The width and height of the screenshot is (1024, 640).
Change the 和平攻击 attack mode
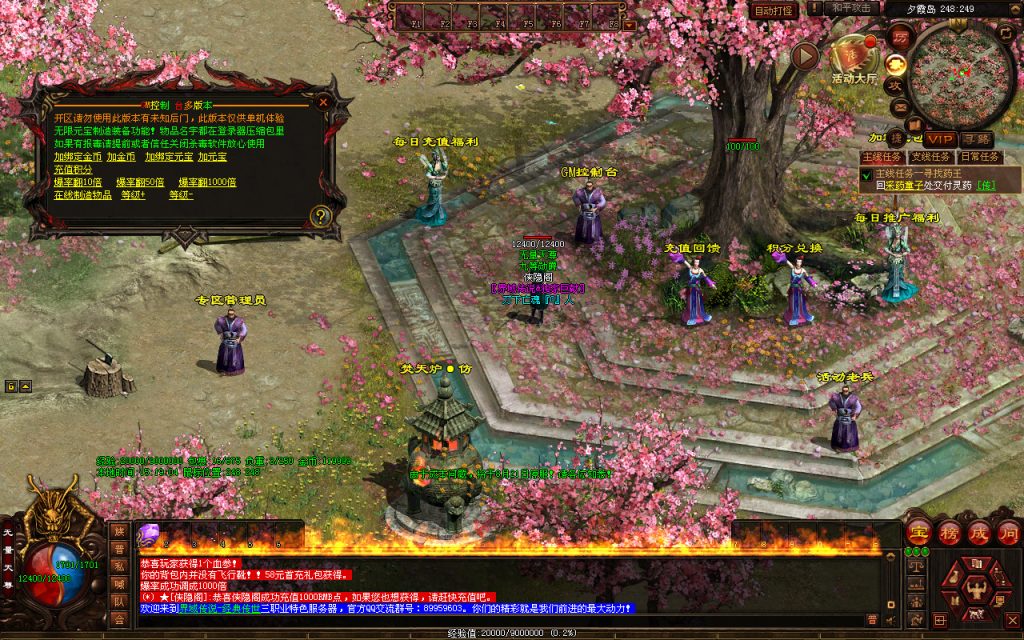click(852, 8)
